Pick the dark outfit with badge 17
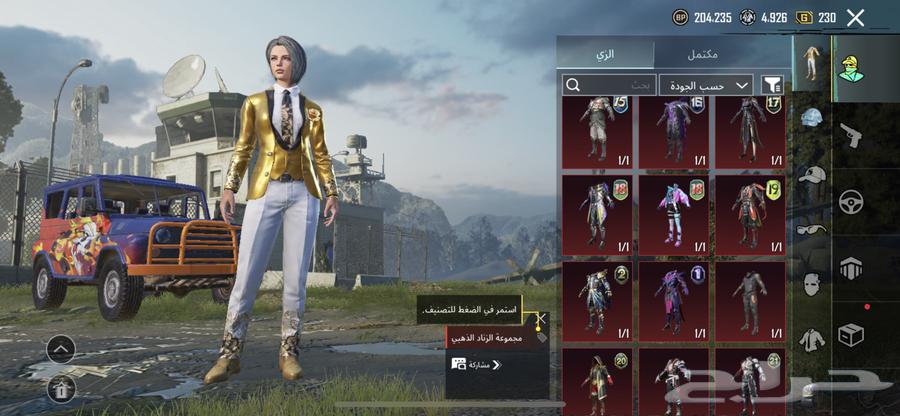 (749, 131)
